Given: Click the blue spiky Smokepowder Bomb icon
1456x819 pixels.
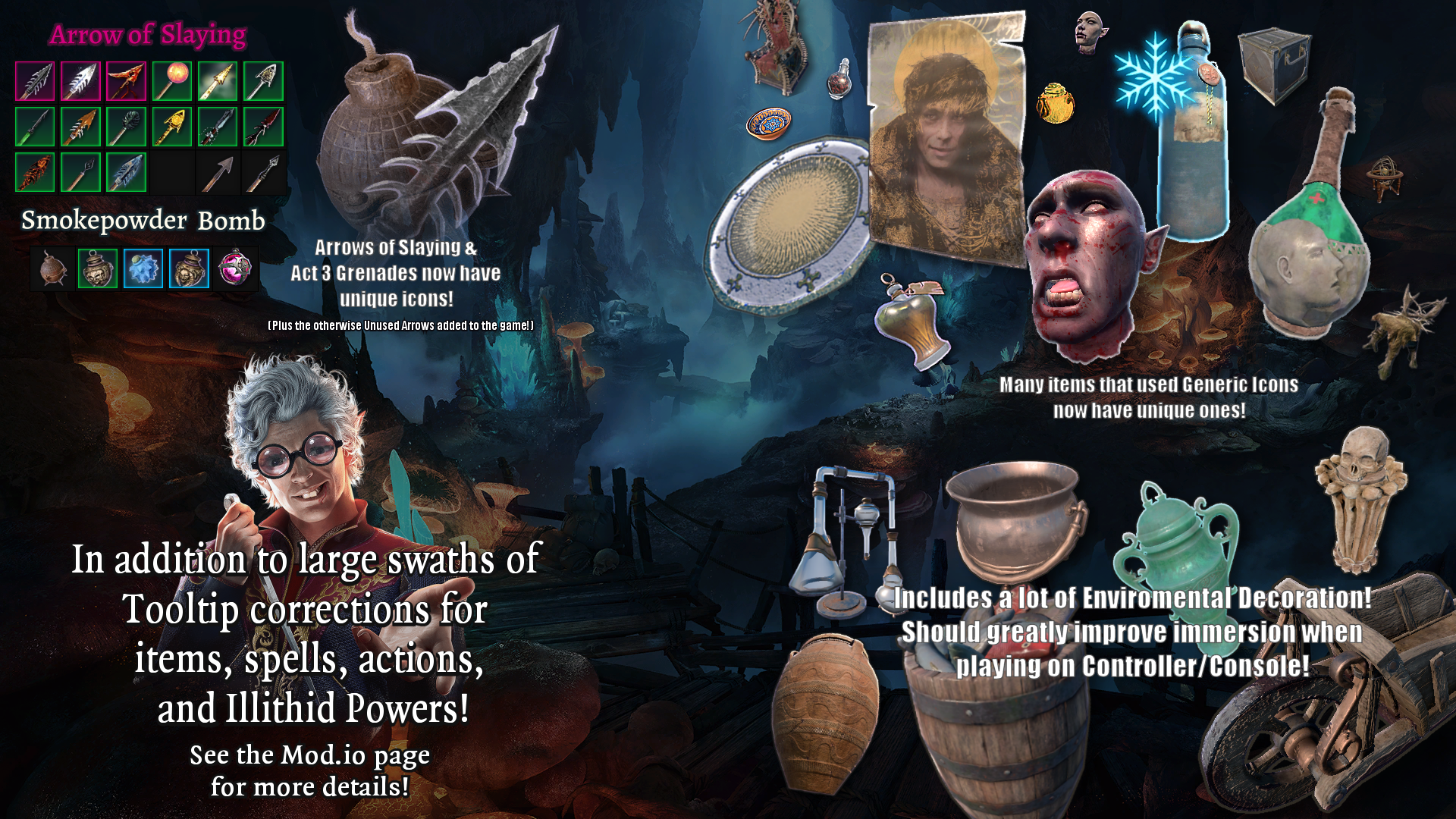Looking at the screenshot, I should [x=144, y=269].
